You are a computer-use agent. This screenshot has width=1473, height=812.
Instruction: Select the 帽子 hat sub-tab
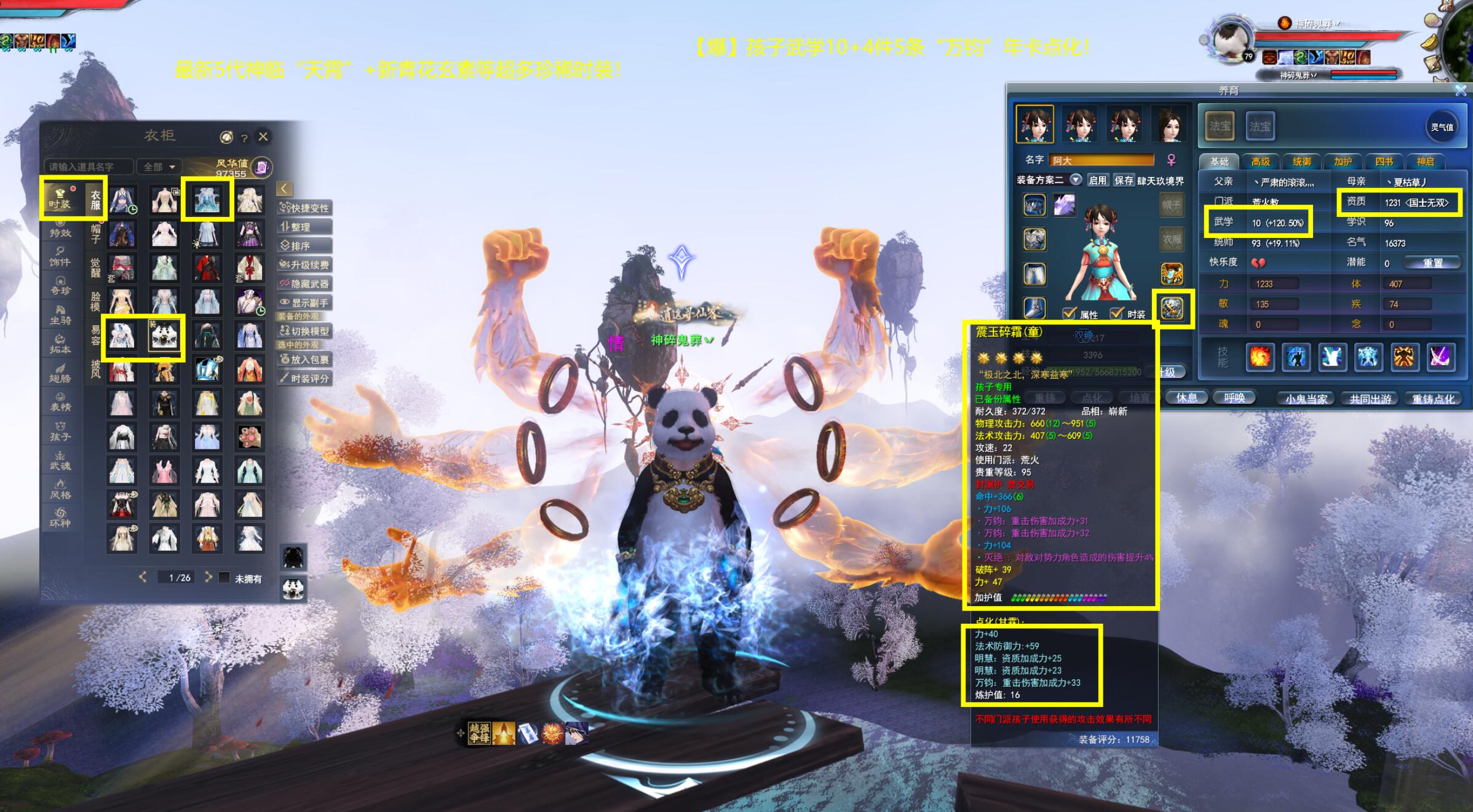click(96, 234)
